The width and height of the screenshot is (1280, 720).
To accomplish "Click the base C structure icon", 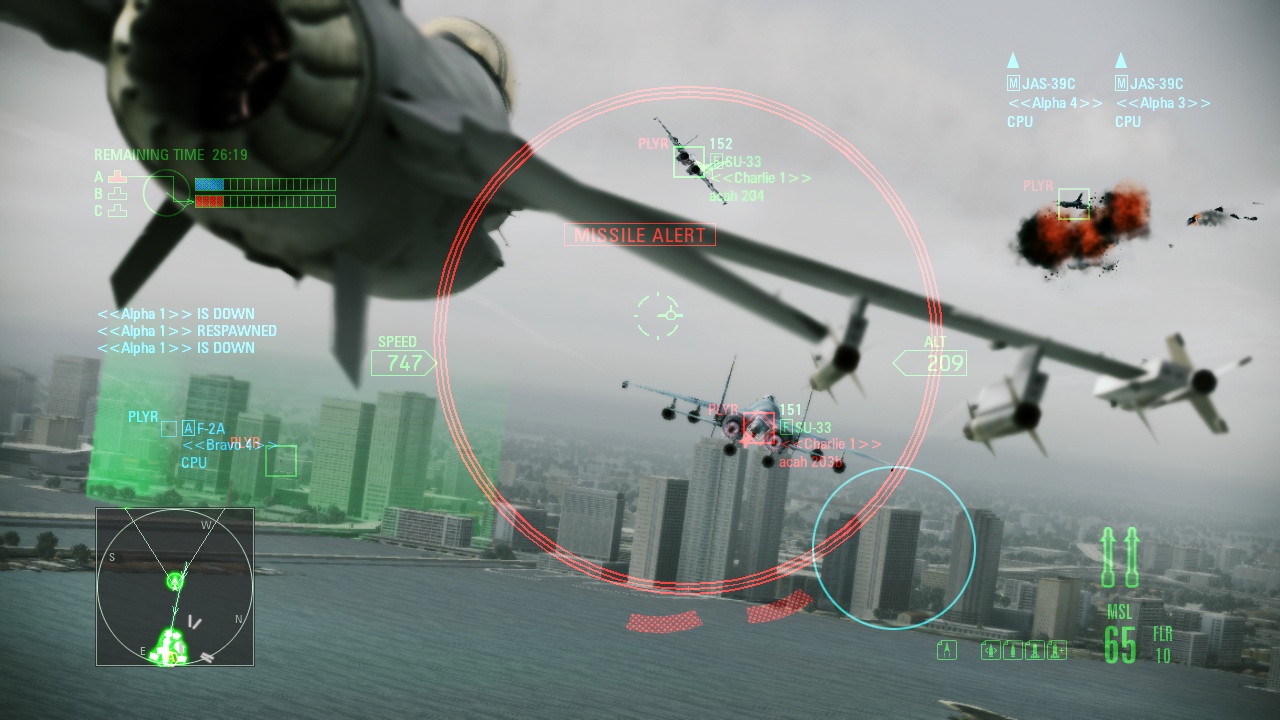I will click(x=117, y=210).
